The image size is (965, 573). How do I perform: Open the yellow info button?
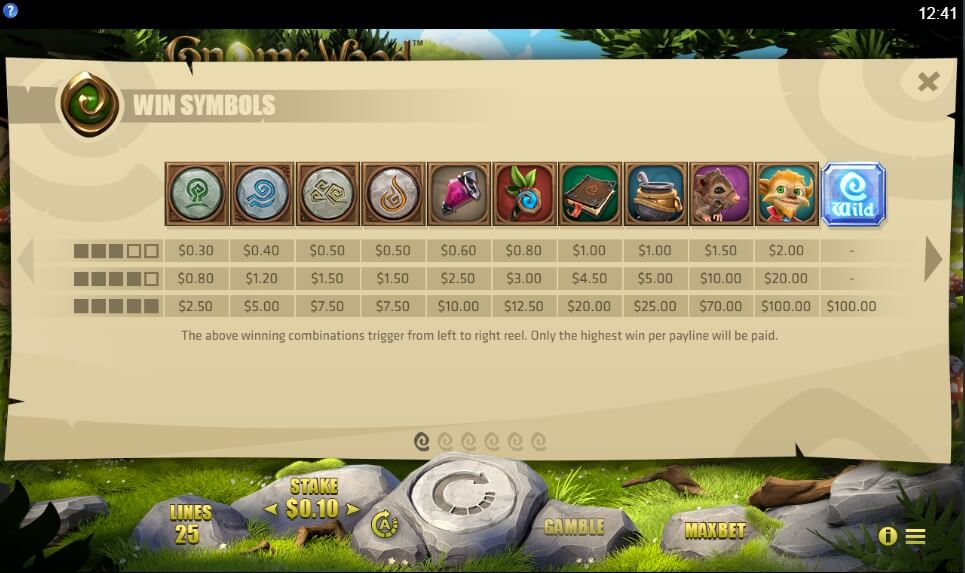click(x=887, y=536)
